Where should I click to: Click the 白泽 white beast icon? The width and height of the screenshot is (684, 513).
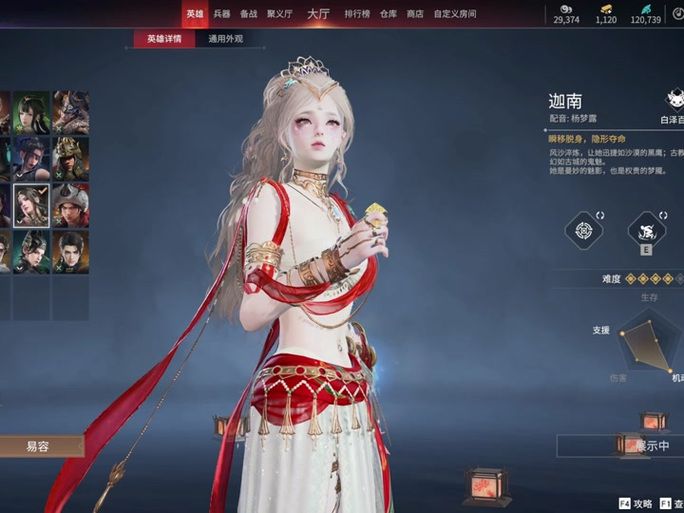click(675, 100)
